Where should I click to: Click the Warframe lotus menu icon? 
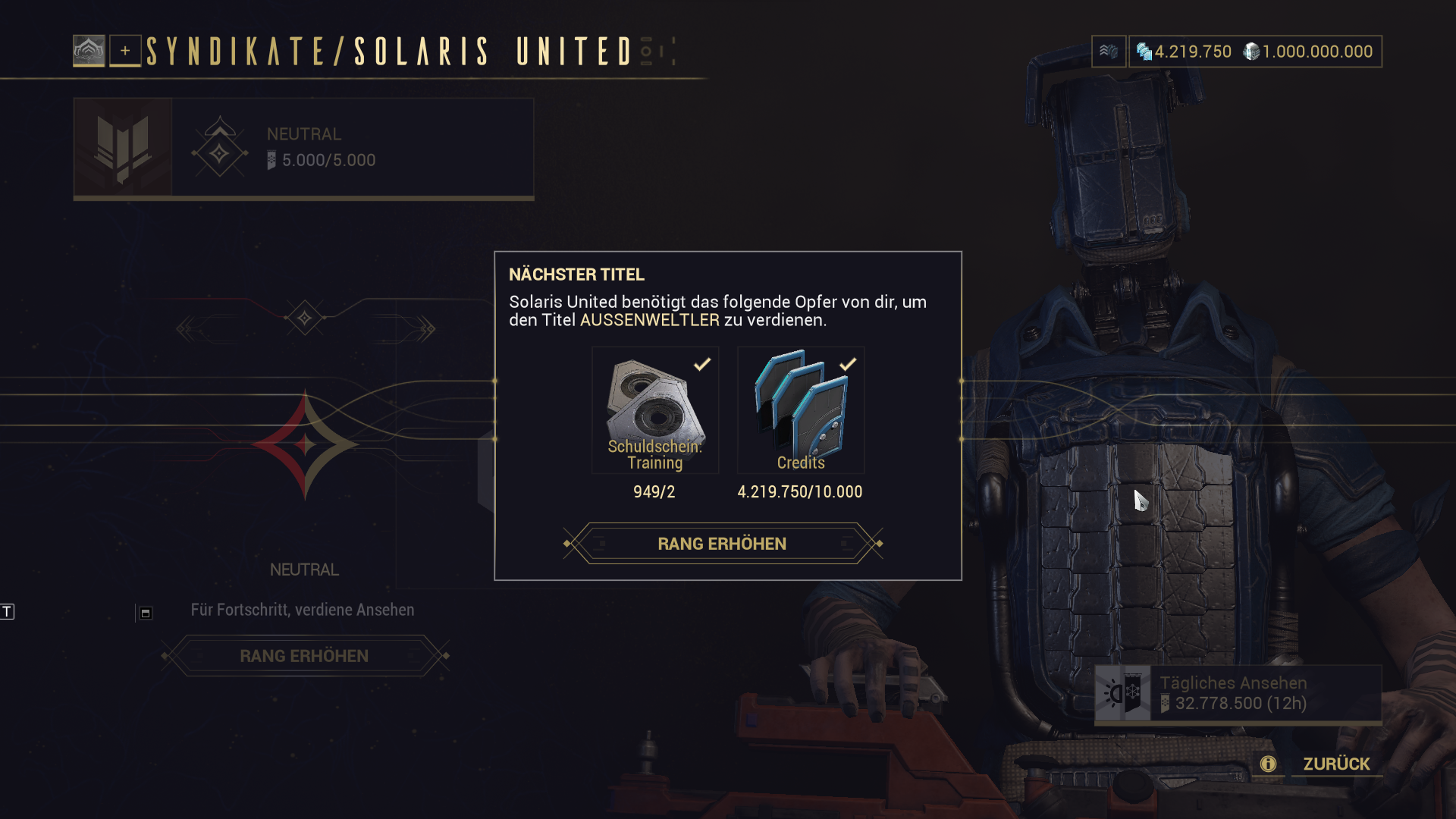click(x=89, y=52)
